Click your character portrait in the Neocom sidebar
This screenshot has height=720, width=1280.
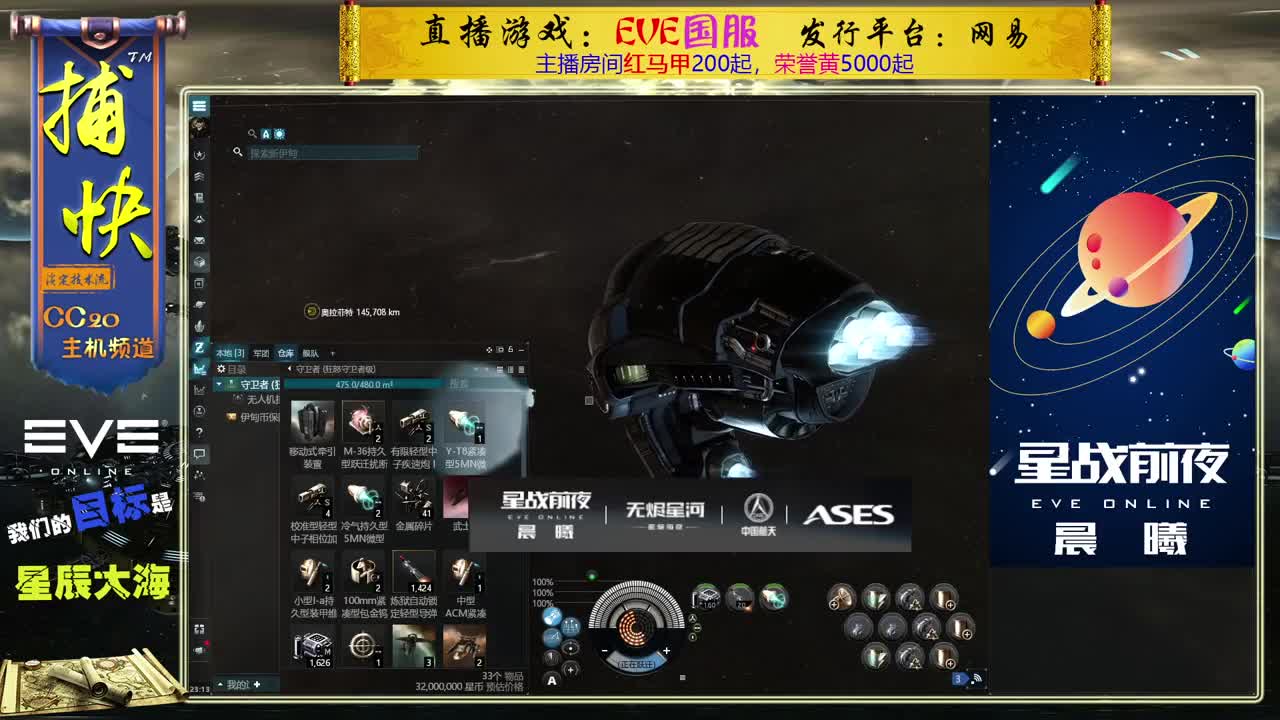197,125
